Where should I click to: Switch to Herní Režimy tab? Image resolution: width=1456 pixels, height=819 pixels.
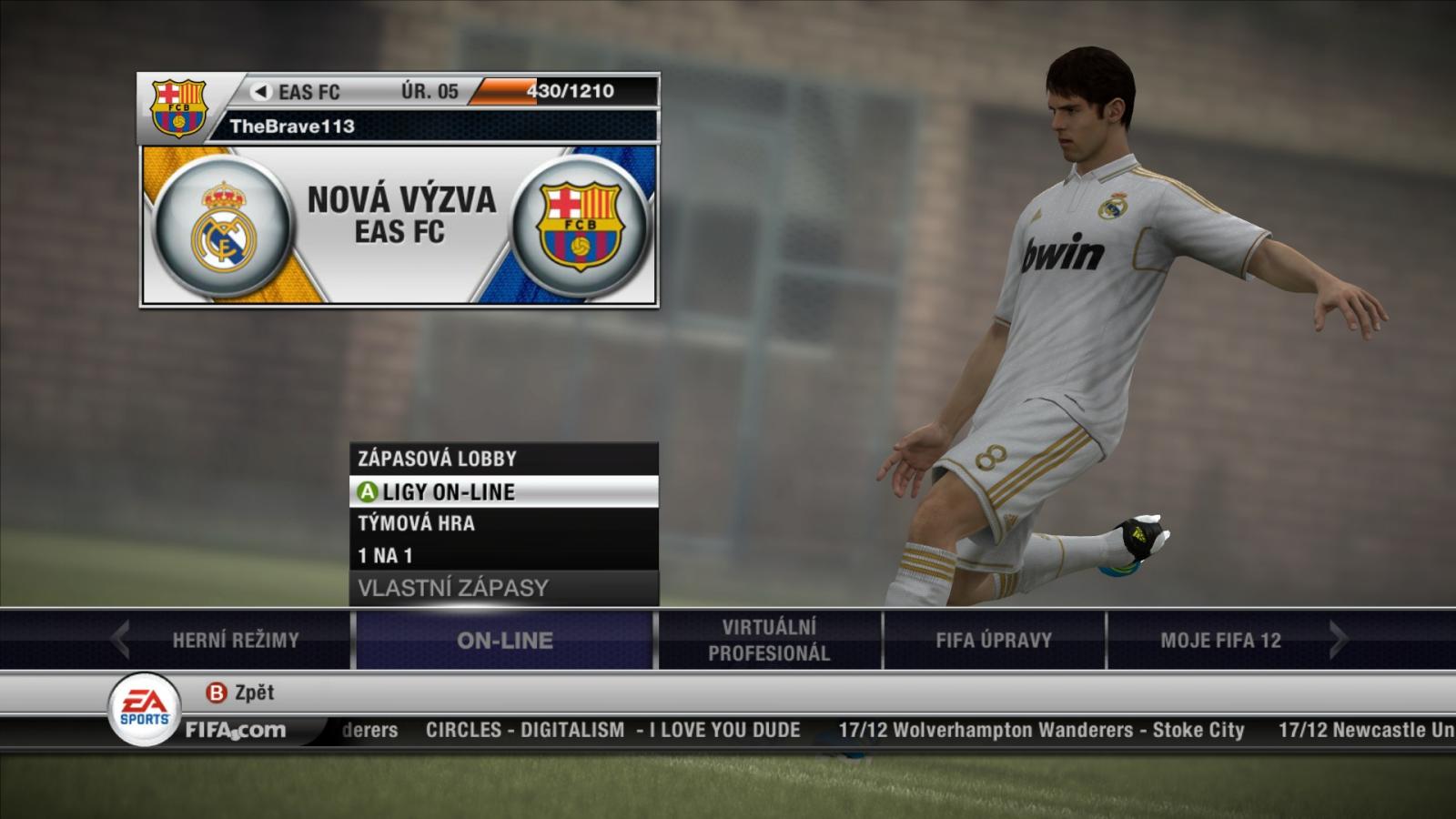click(236, 640)
